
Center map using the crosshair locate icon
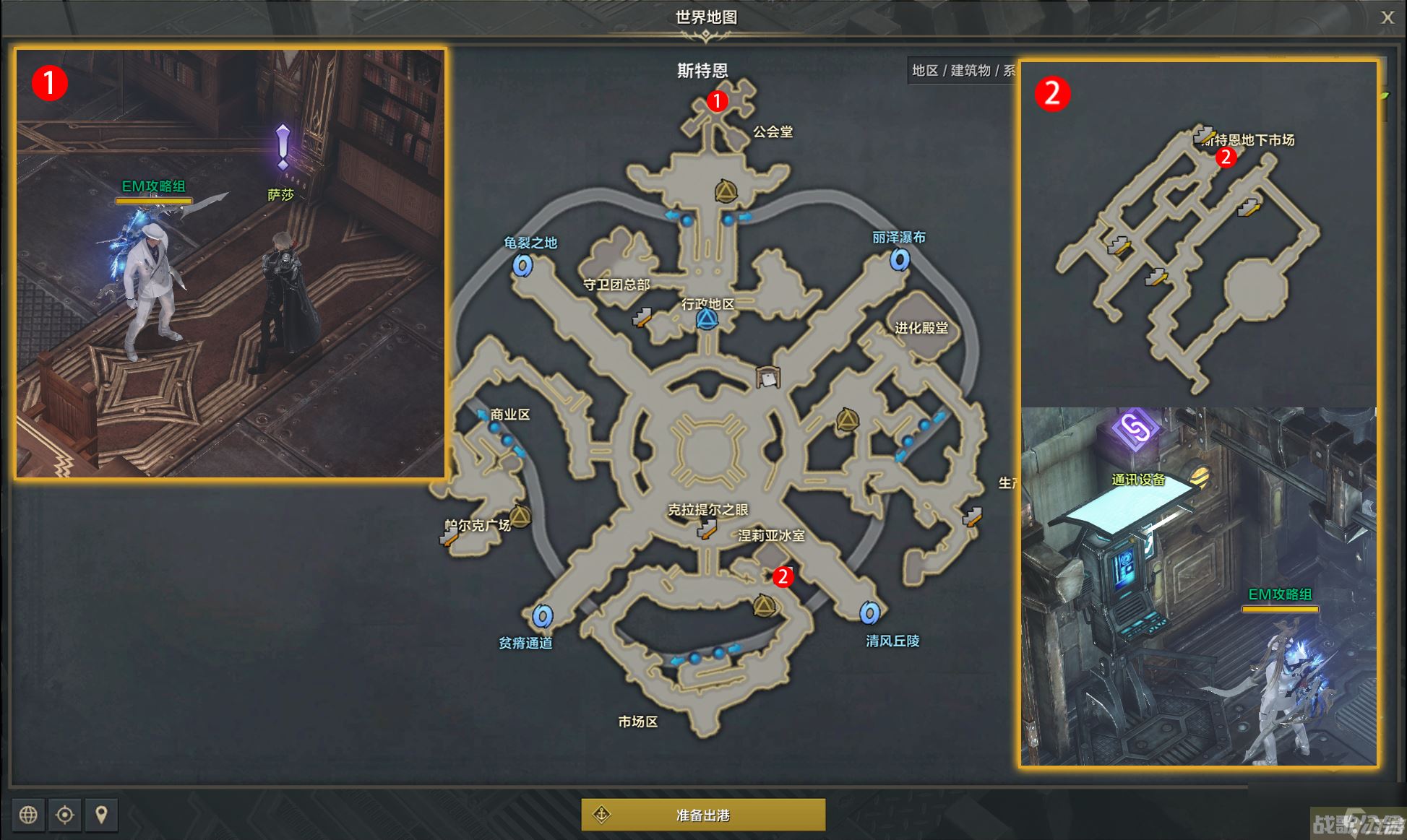coord(65,815)
